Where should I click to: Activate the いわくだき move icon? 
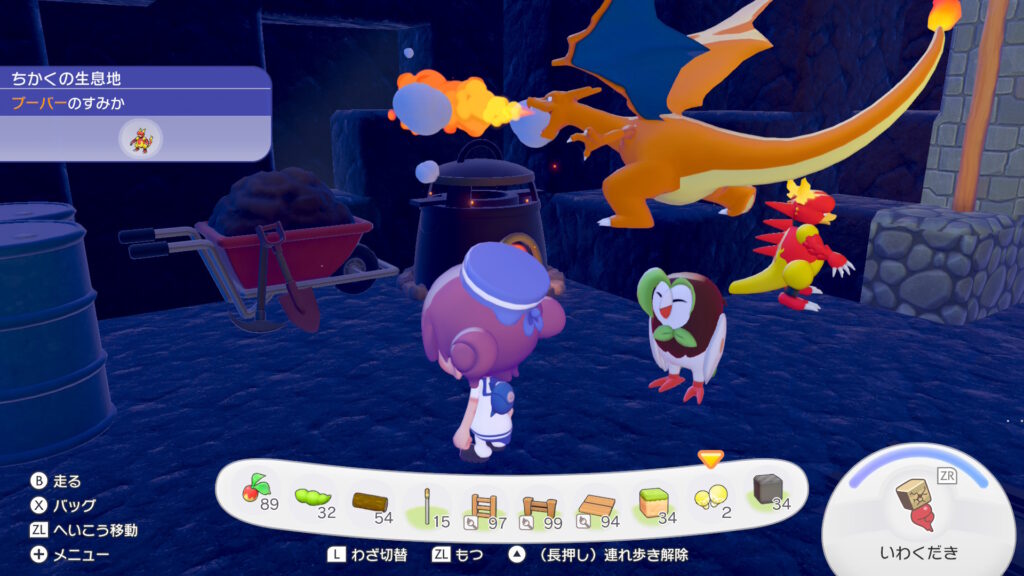click(x=918, y=507)
